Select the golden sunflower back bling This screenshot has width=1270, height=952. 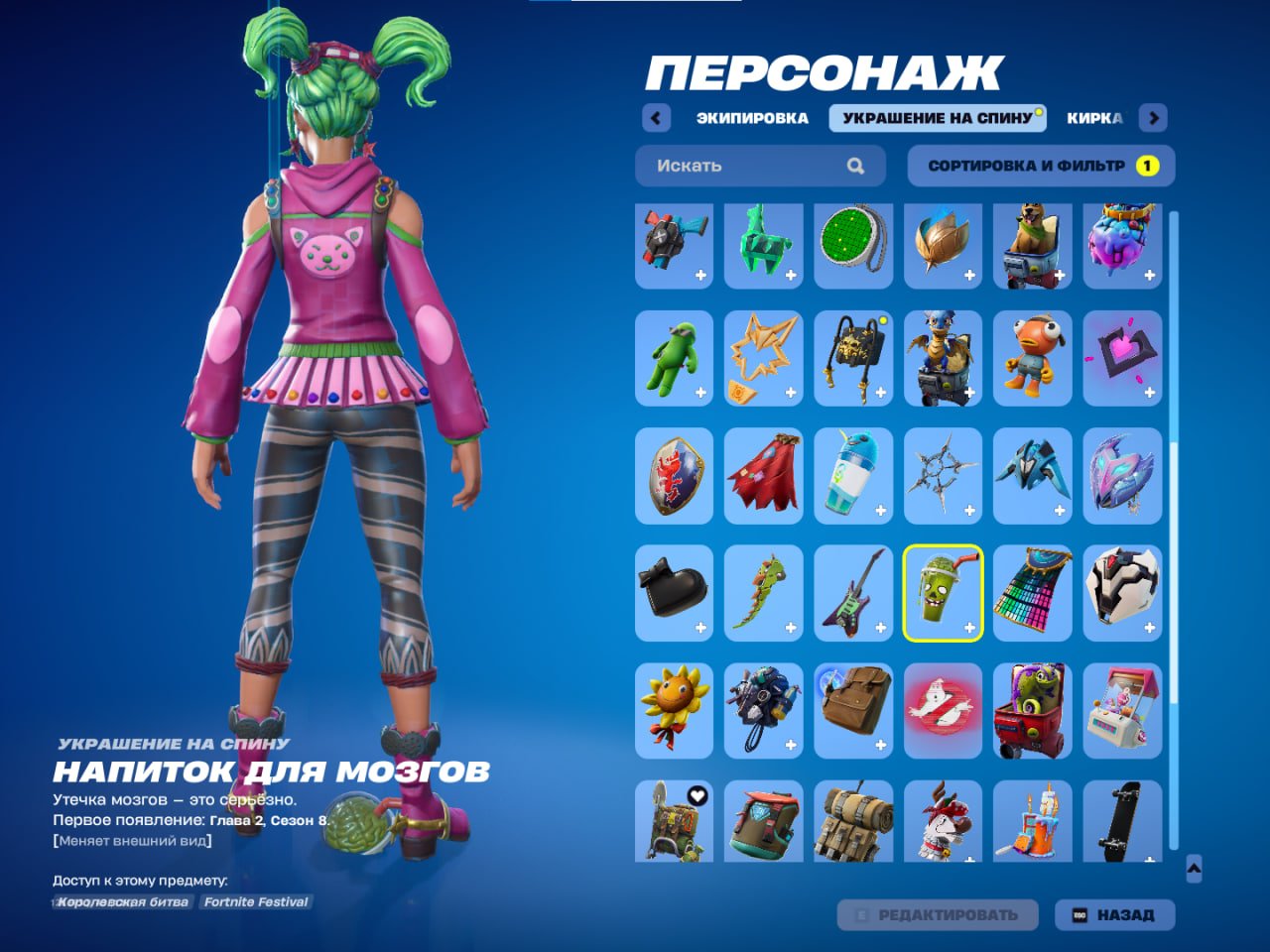(x=674, y=711)
